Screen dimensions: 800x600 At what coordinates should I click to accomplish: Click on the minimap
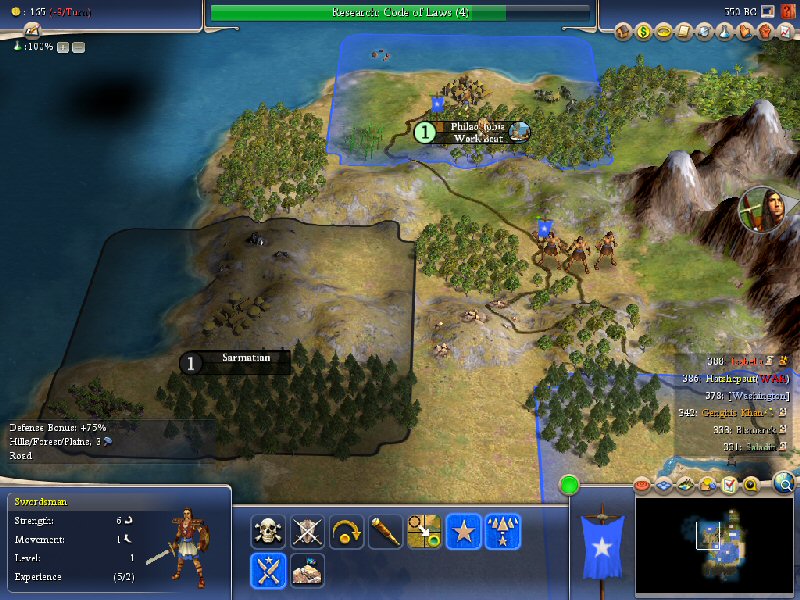pos(715,540)
